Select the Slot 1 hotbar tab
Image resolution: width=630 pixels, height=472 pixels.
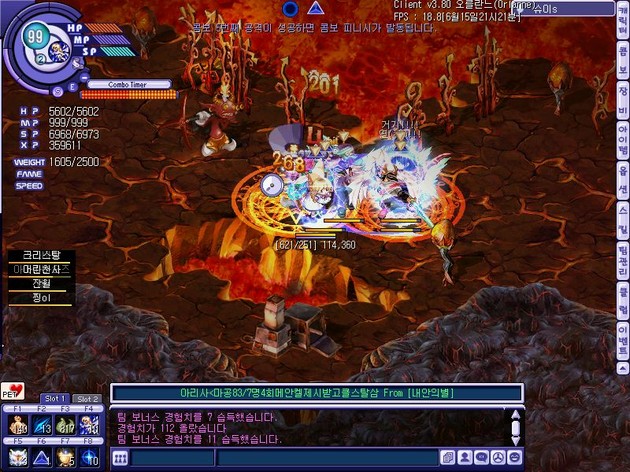57,399
